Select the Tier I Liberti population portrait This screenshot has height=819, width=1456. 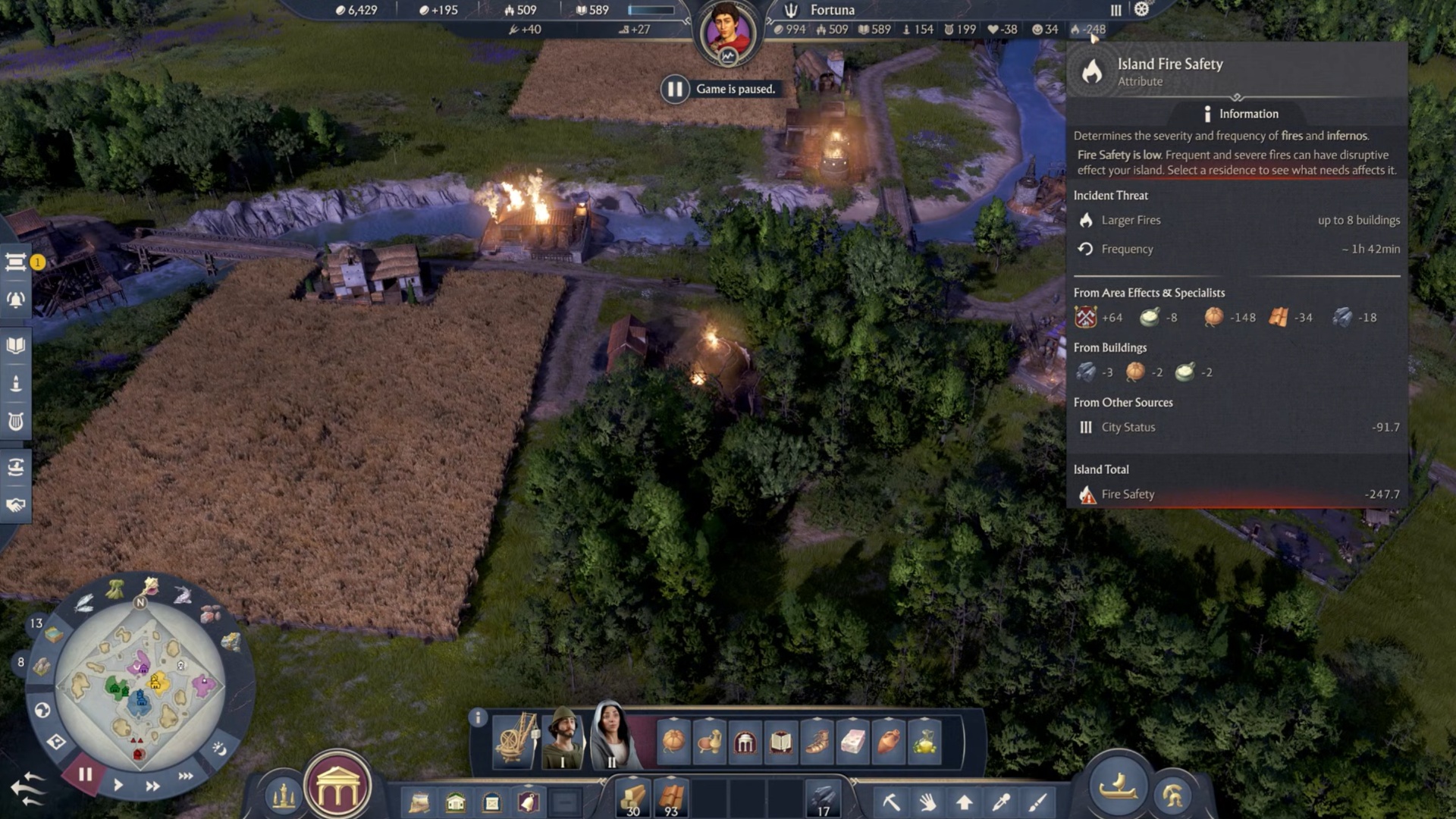pos(563,739)
